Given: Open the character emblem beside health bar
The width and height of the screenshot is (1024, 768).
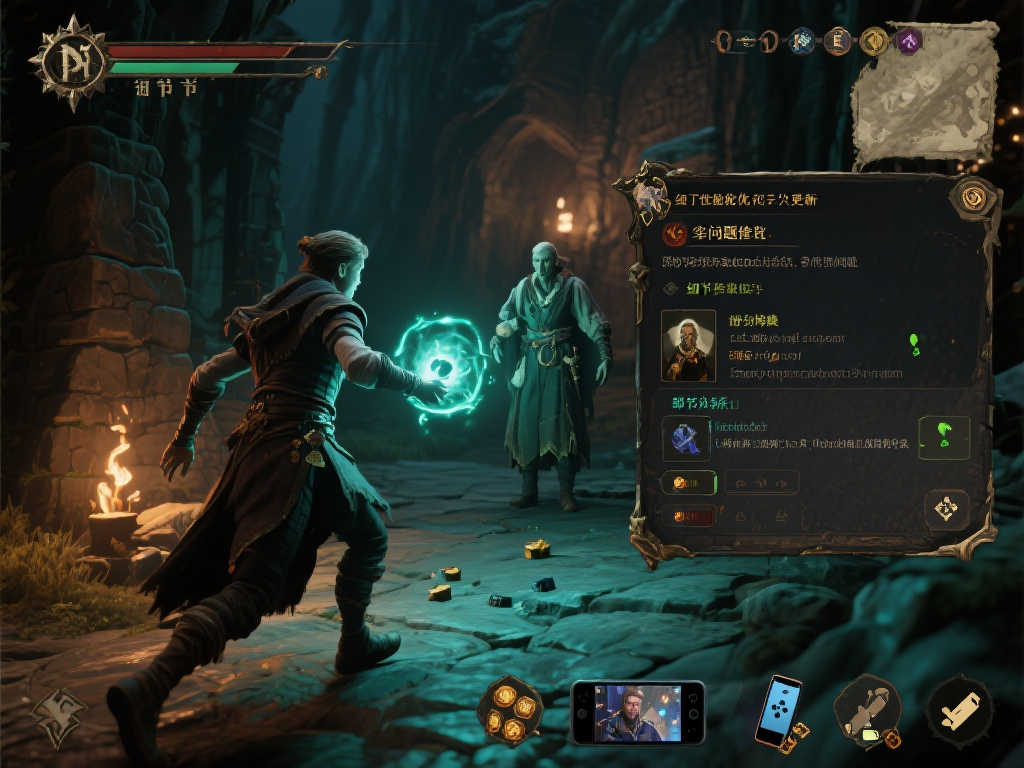Looking at the screenshot, I should point(68,63).
